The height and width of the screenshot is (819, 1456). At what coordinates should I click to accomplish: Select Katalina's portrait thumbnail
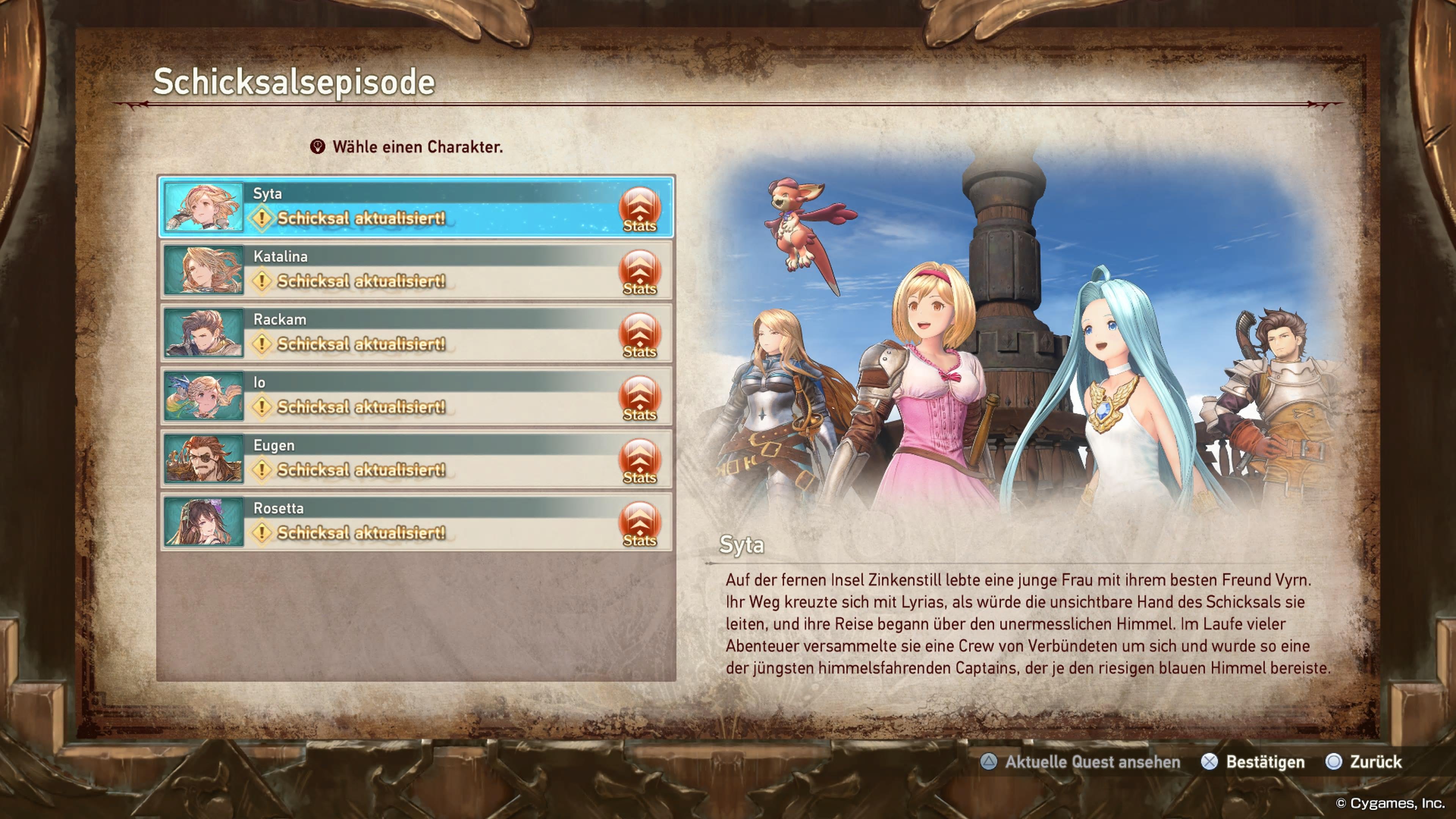coord(204,273)
